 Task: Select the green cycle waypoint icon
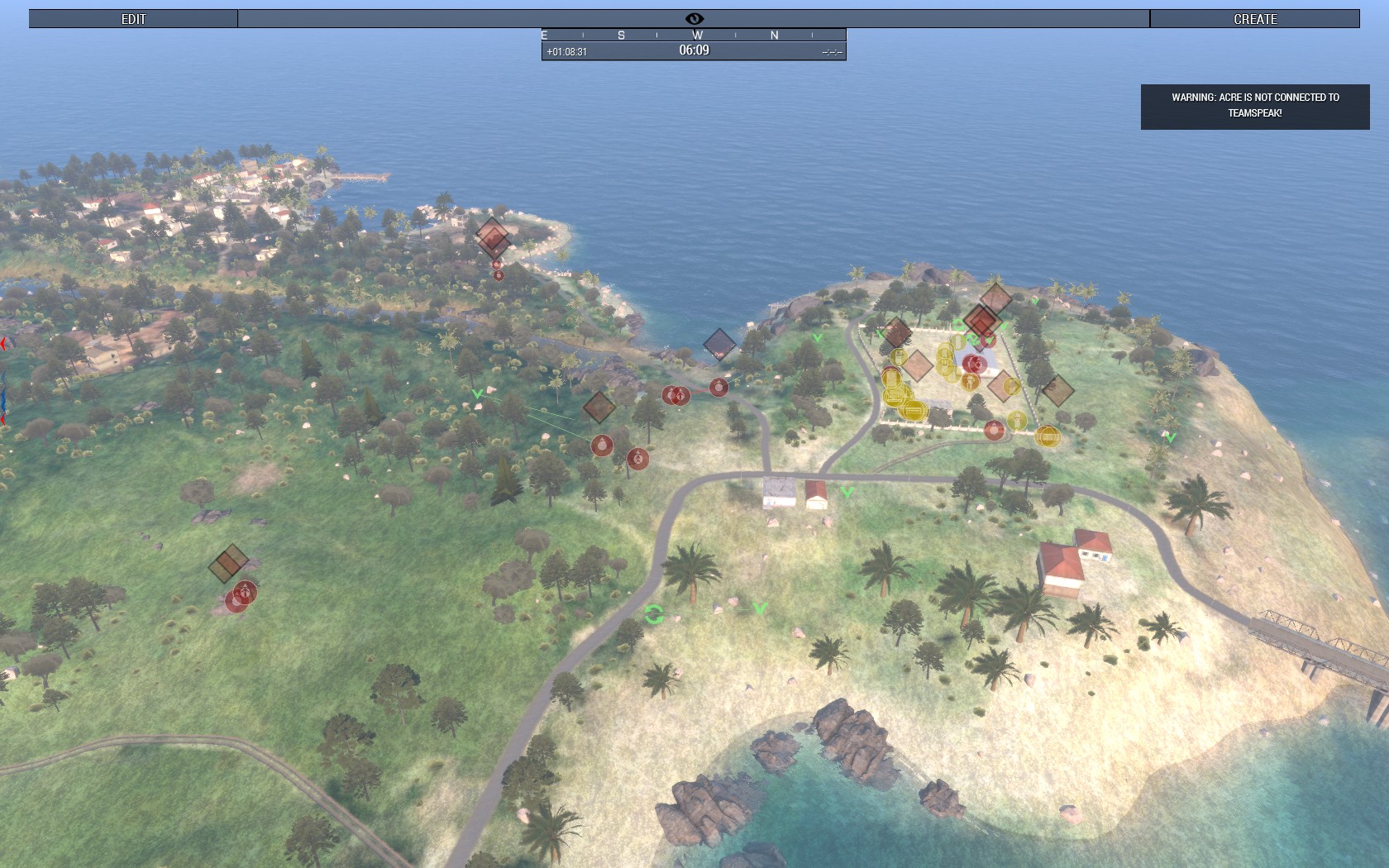click(654, 614)
